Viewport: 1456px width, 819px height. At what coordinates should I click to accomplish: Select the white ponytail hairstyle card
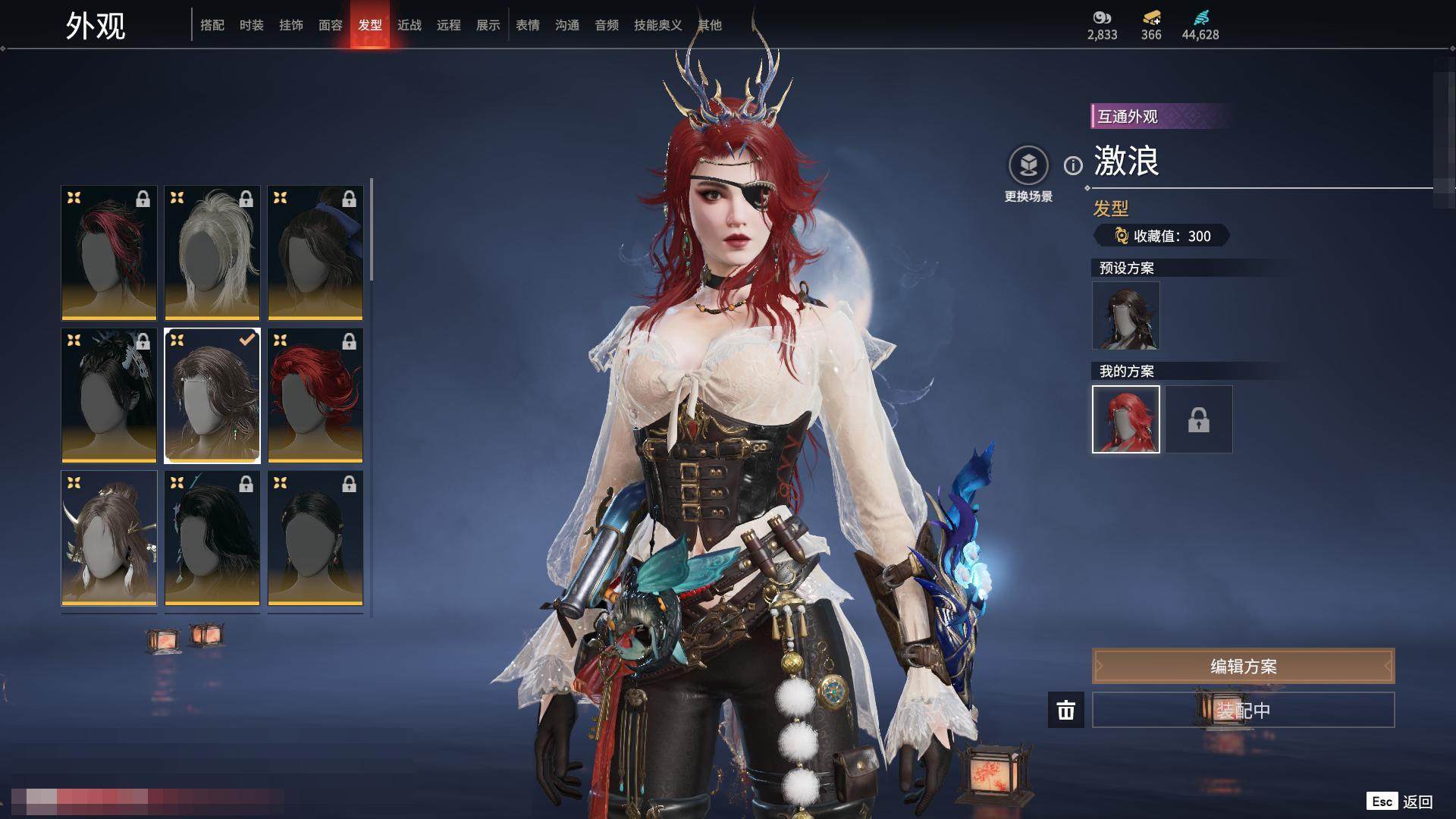coord(212,253)
